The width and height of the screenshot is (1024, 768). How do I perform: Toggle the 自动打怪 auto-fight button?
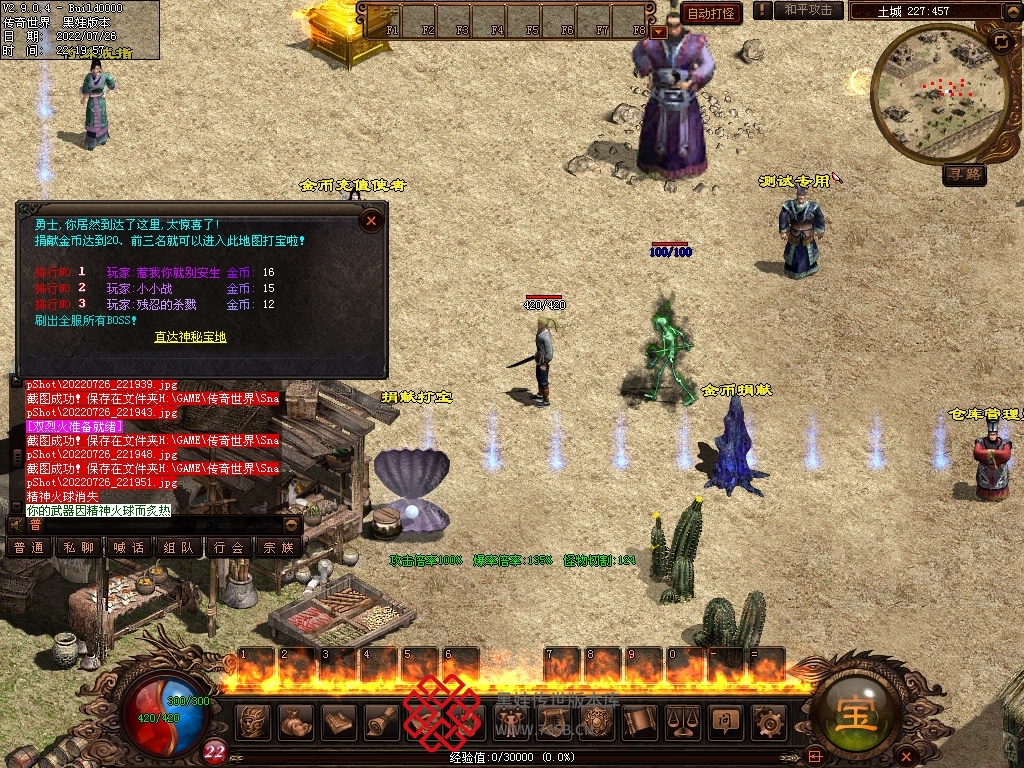tap(711, 12)
